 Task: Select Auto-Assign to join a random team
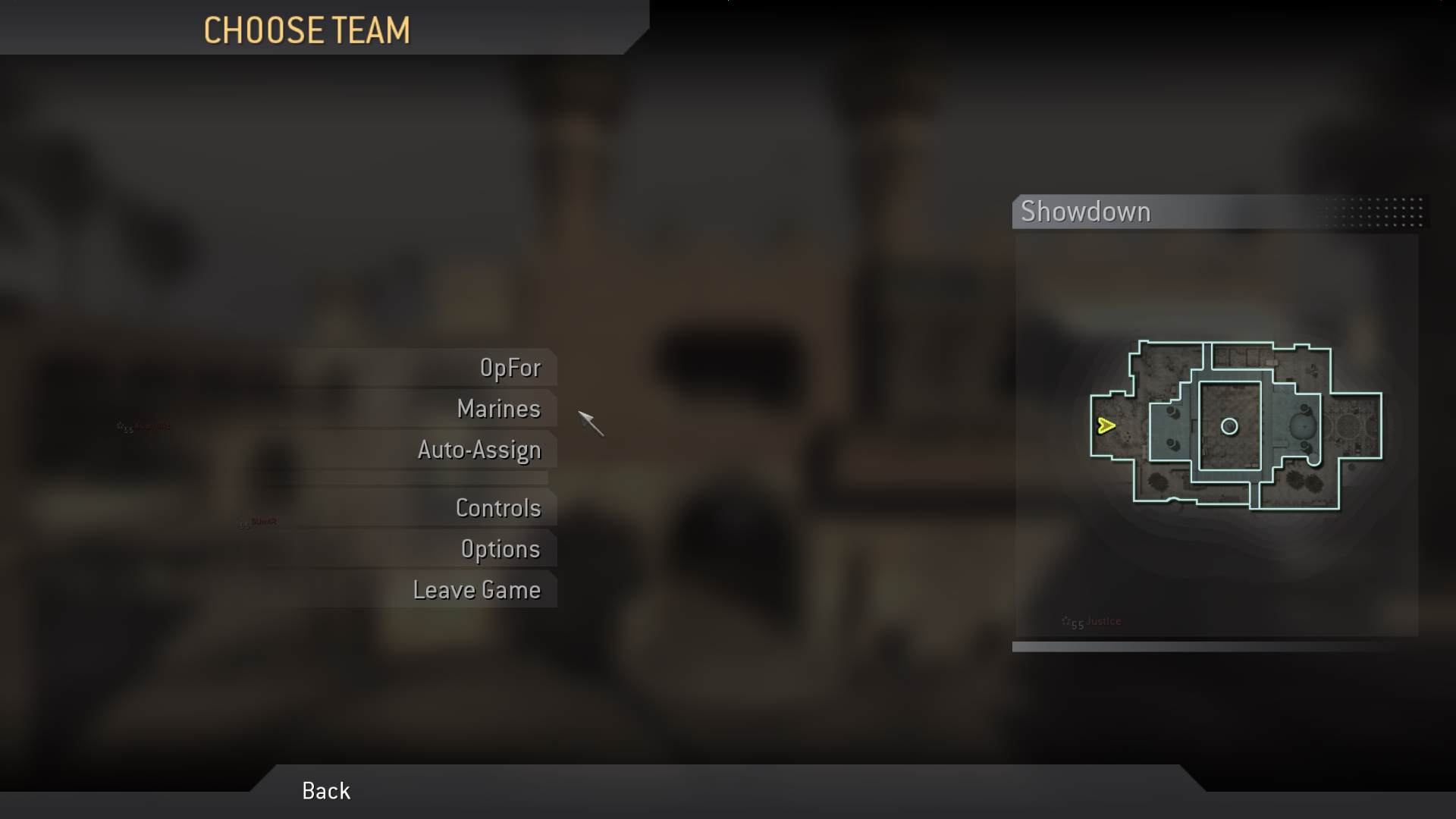coord(479,450)
